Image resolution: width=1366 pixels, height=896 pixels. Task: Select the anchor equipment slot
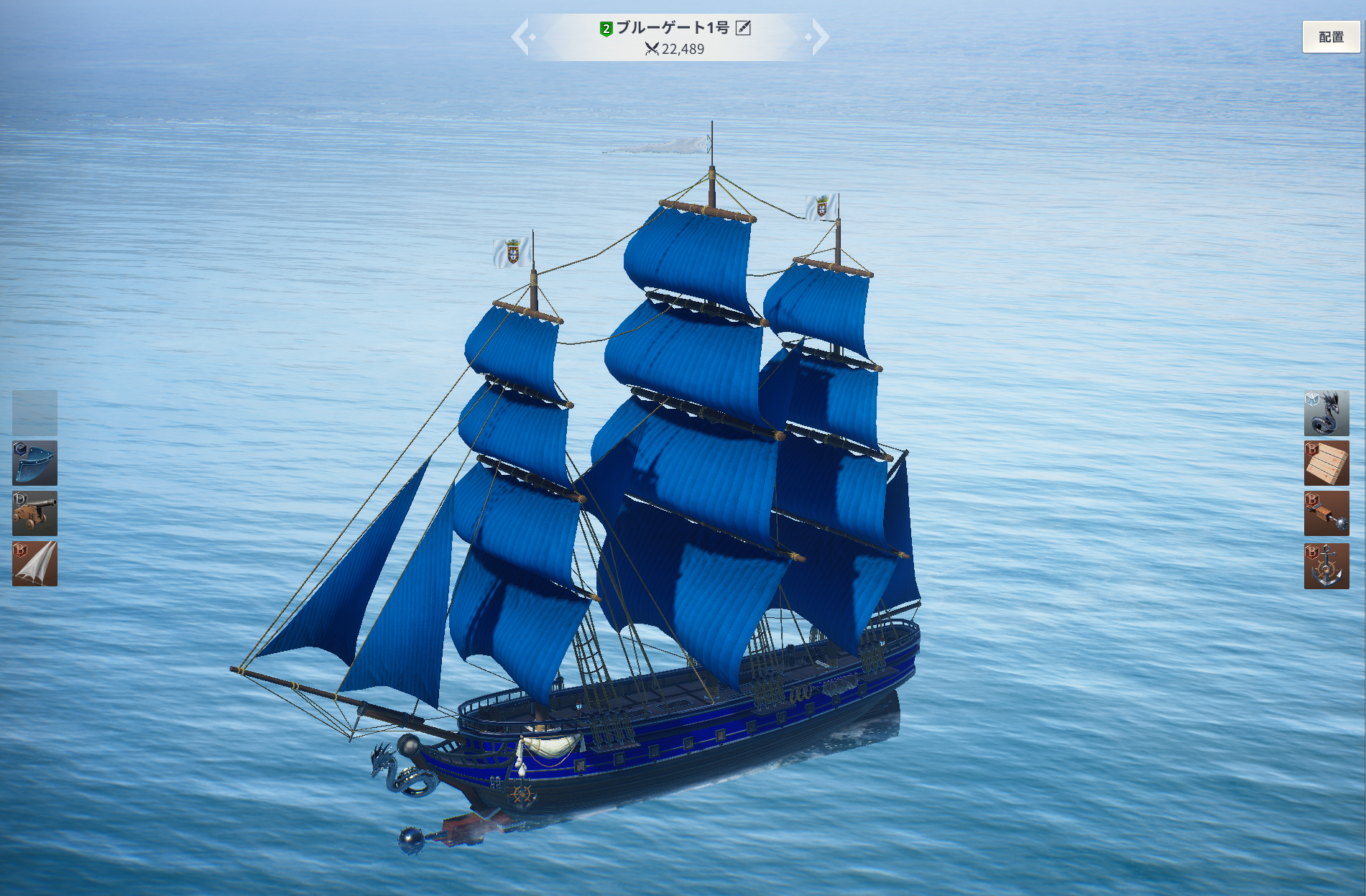[1326, 565]
